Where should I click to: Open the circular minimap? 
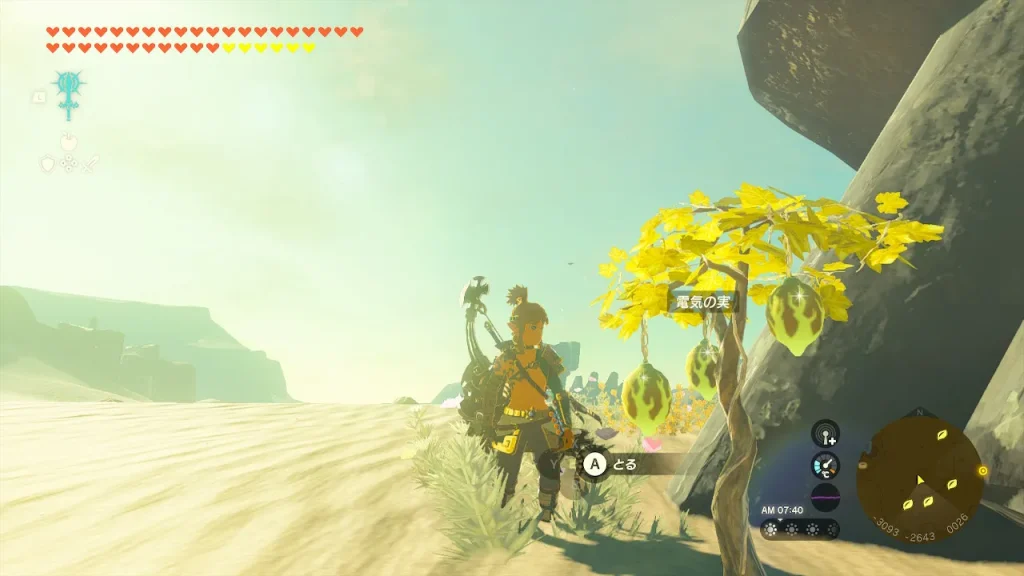919,478
